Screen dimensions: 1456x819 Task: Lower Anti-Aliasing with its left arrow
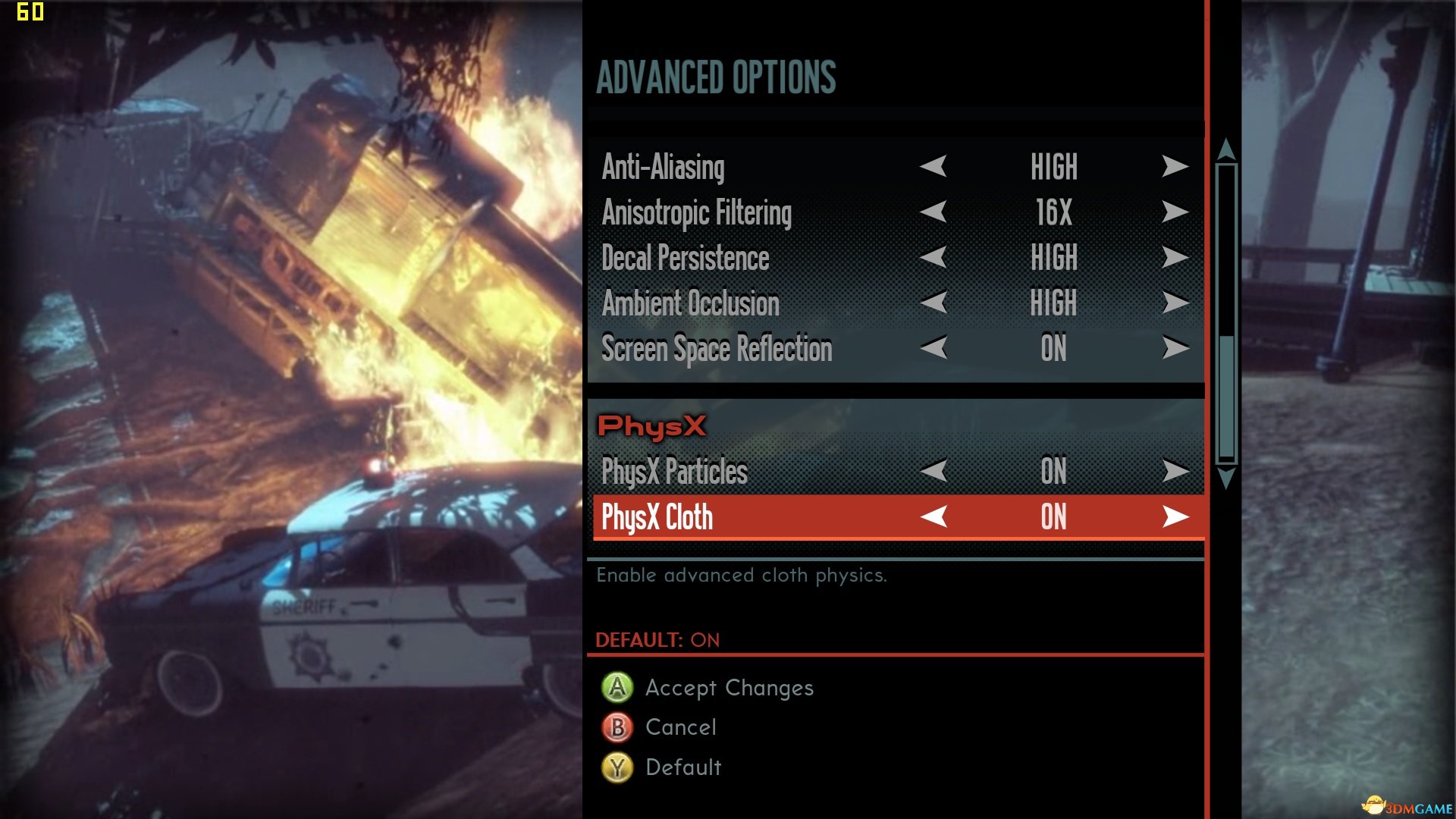934,166
